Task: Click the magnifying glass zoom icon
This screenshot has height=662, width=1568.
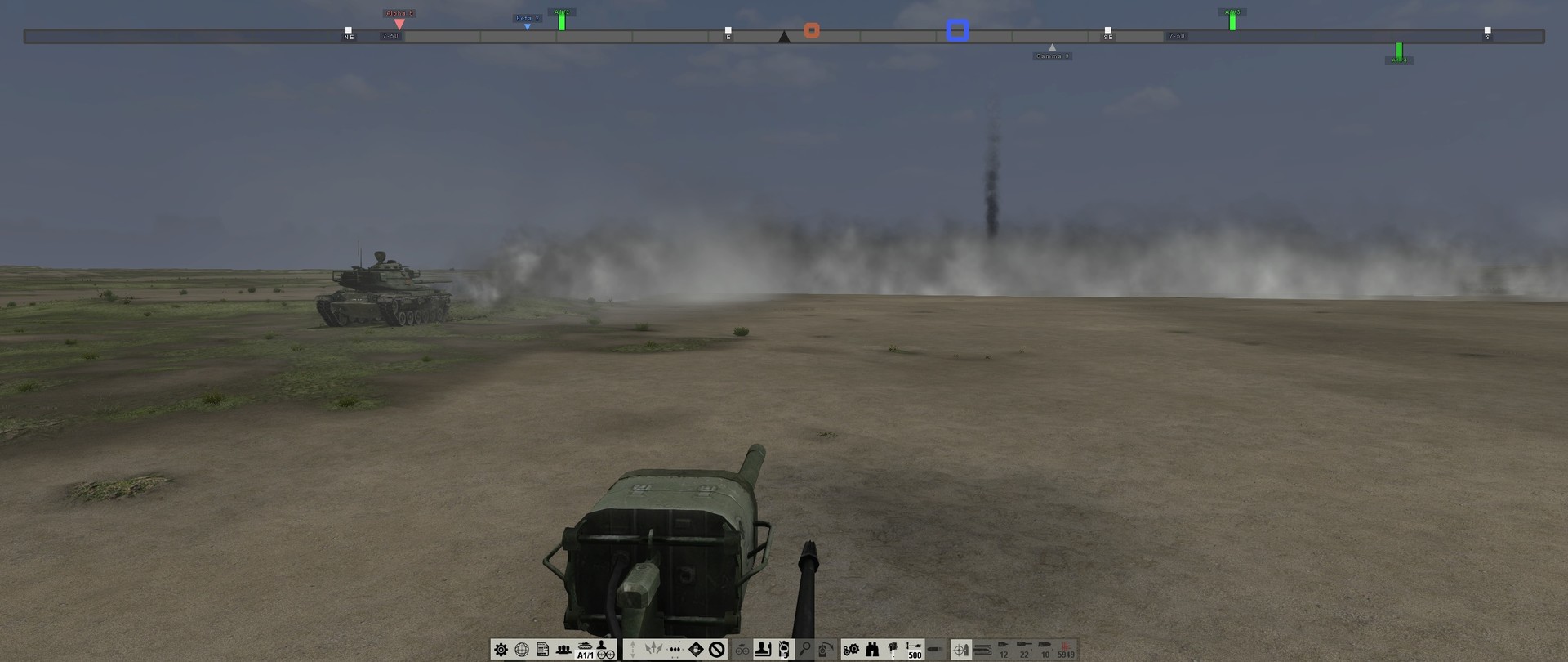Action: pyautogui.click(x=804, y=650)
